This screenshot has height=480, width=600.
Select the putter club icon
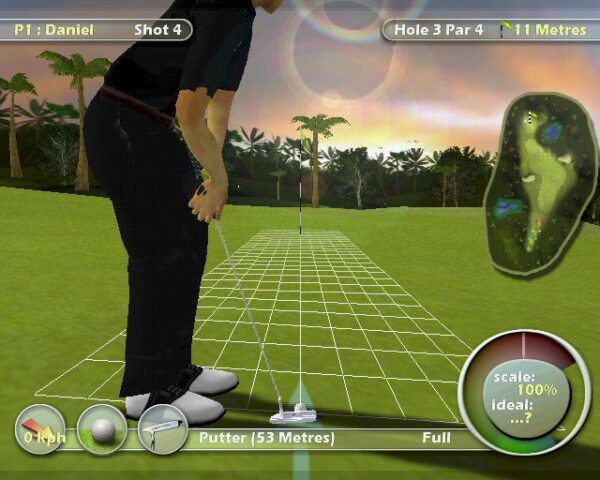162,429
